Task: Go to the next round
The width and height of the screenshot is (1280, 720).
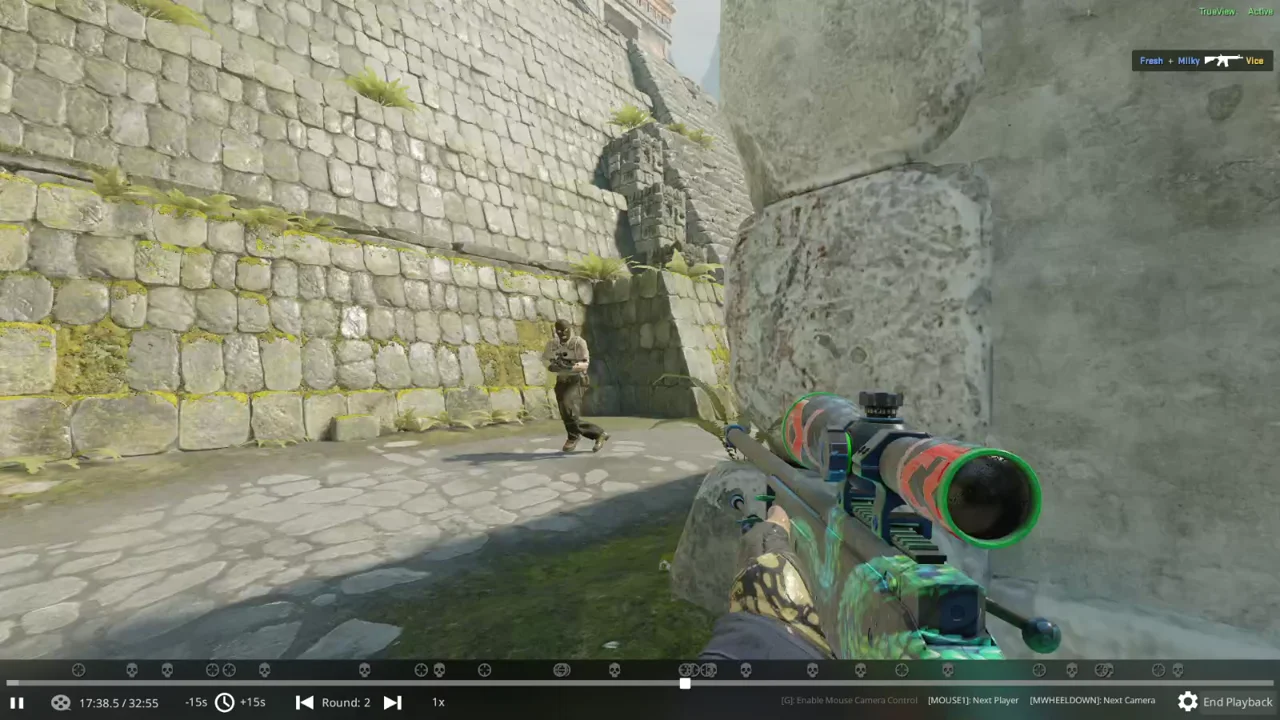Action: click(x=393, y=702)
